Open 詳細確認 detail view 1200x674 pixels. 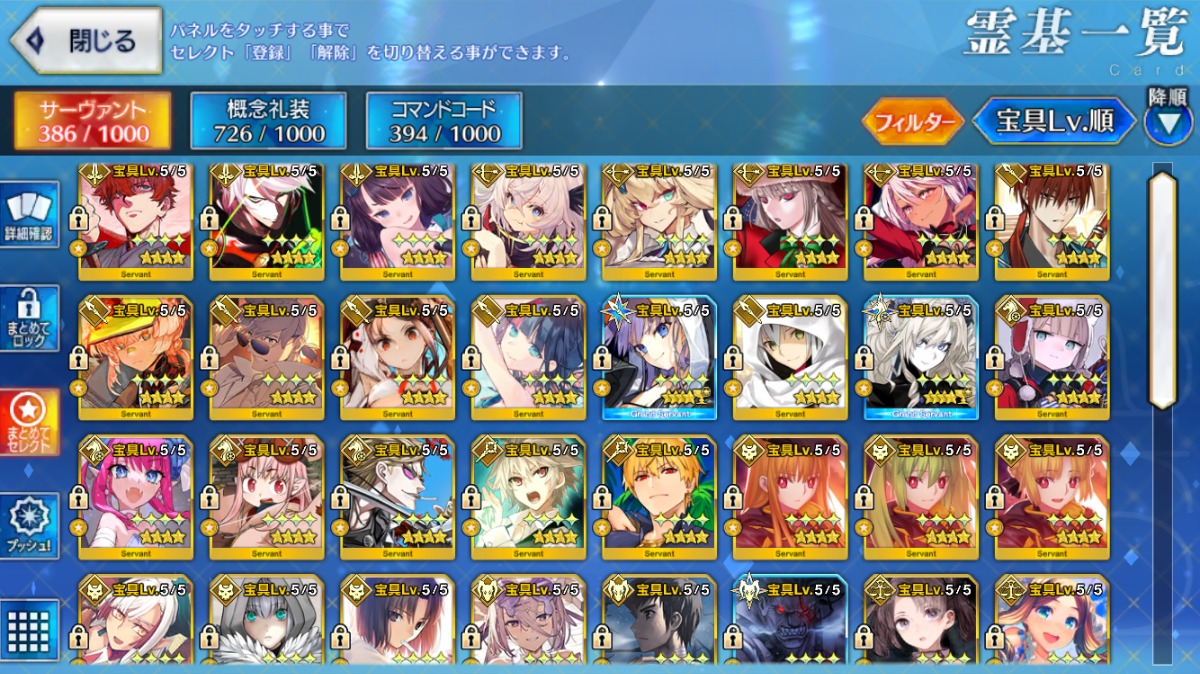click(x=29, y=217)
